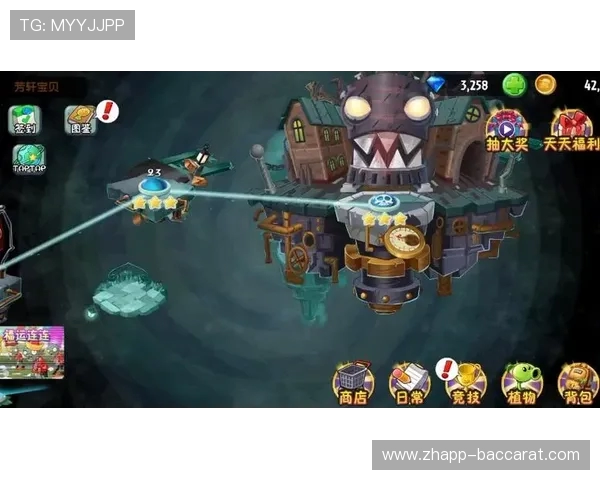The height and width of the screenshot is (480, 600).
Task: Click the gold coin icon
Action: tap(545, 85)
